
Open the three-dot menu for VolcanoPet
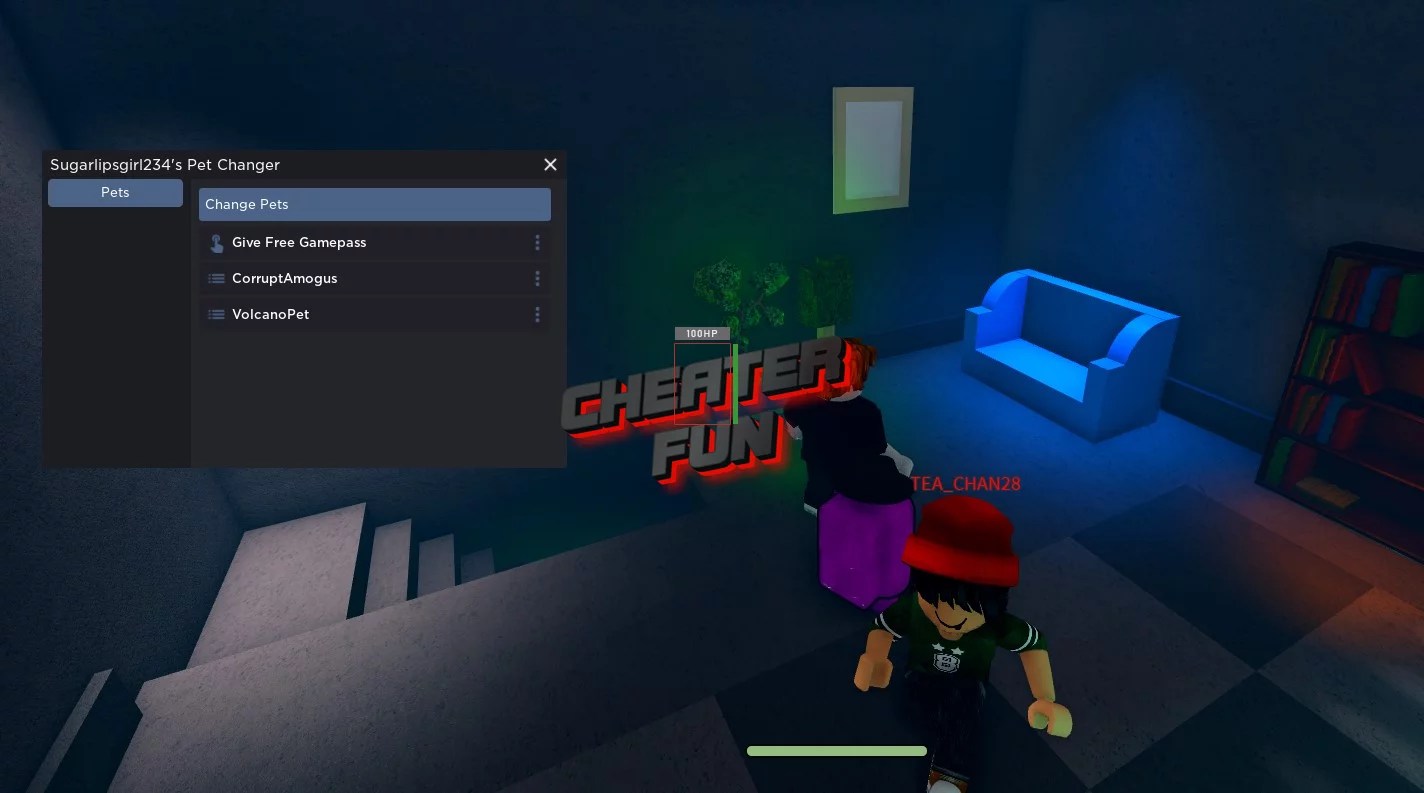[537, 314]
